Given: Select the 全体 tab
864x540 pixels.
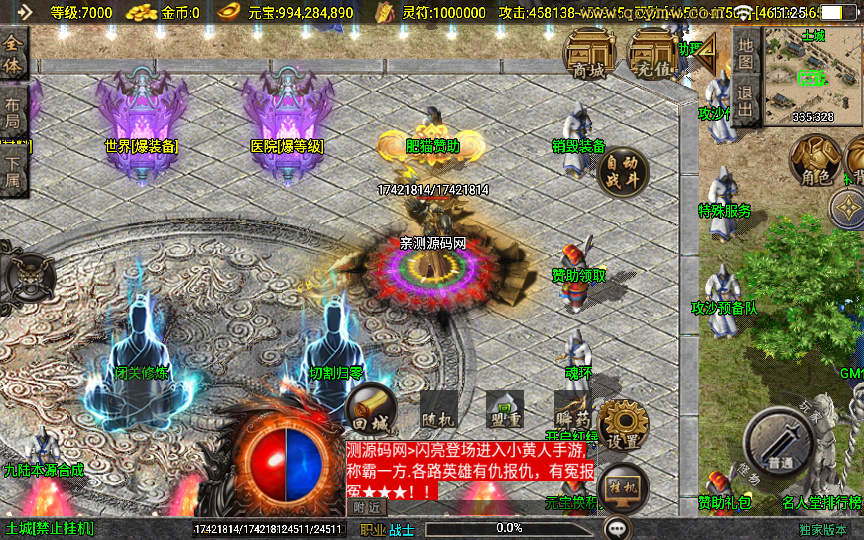Looking at the screenshot, I should (14, 56).
